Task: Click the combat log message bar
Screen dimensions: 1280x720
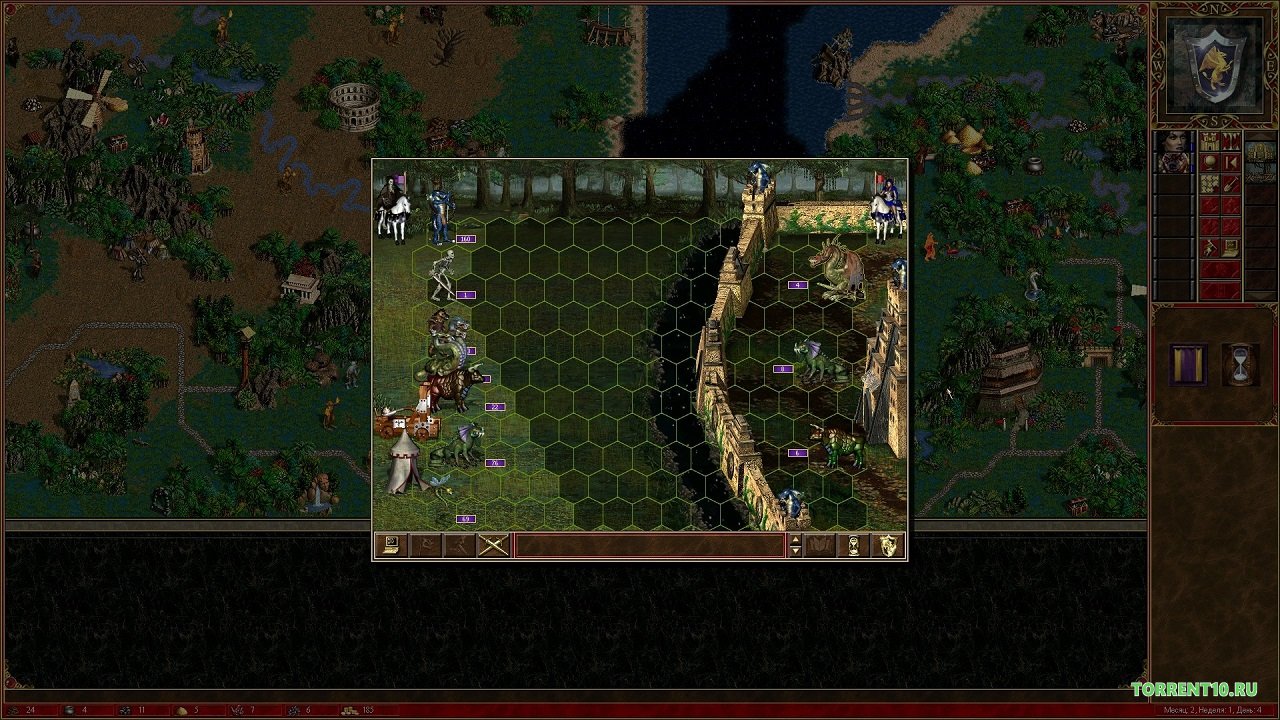Action: (649, 545)
